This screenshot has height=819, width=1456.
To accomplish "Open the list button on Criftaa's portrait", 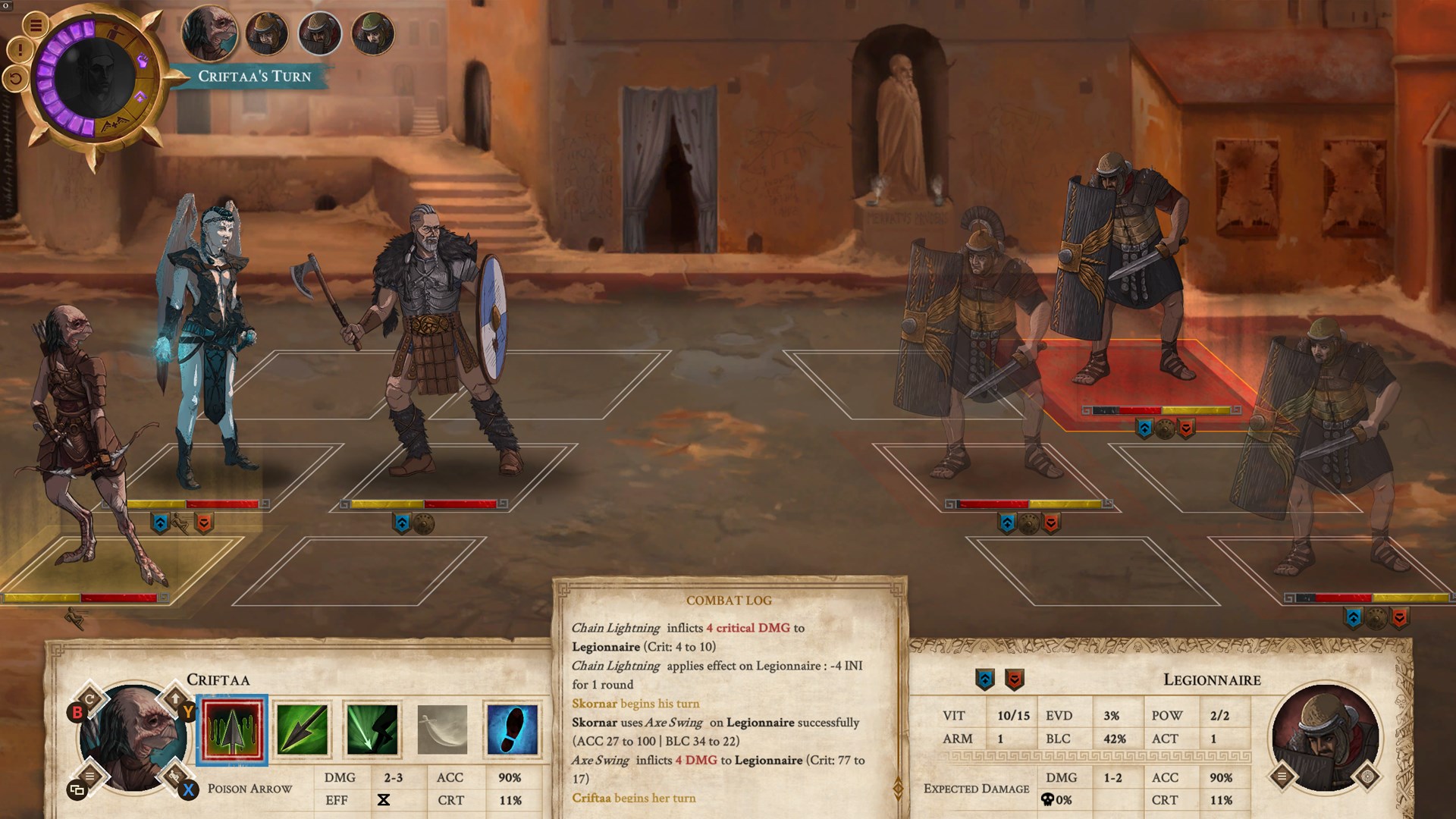I will pyautogui.click(x=90, y=775).
